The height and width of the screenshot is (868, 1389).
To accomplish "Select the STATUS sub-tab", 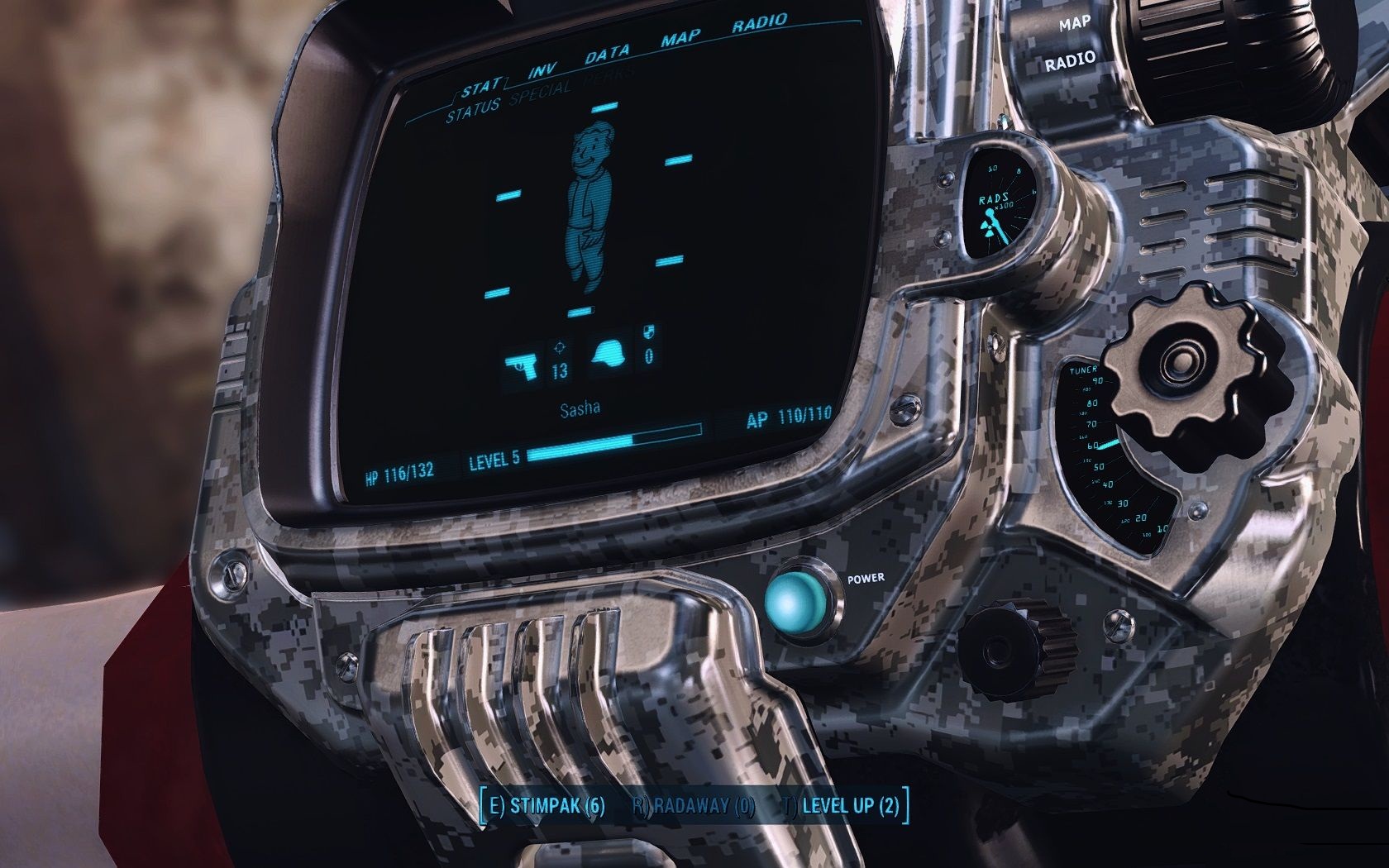I will tap(473, 110).
